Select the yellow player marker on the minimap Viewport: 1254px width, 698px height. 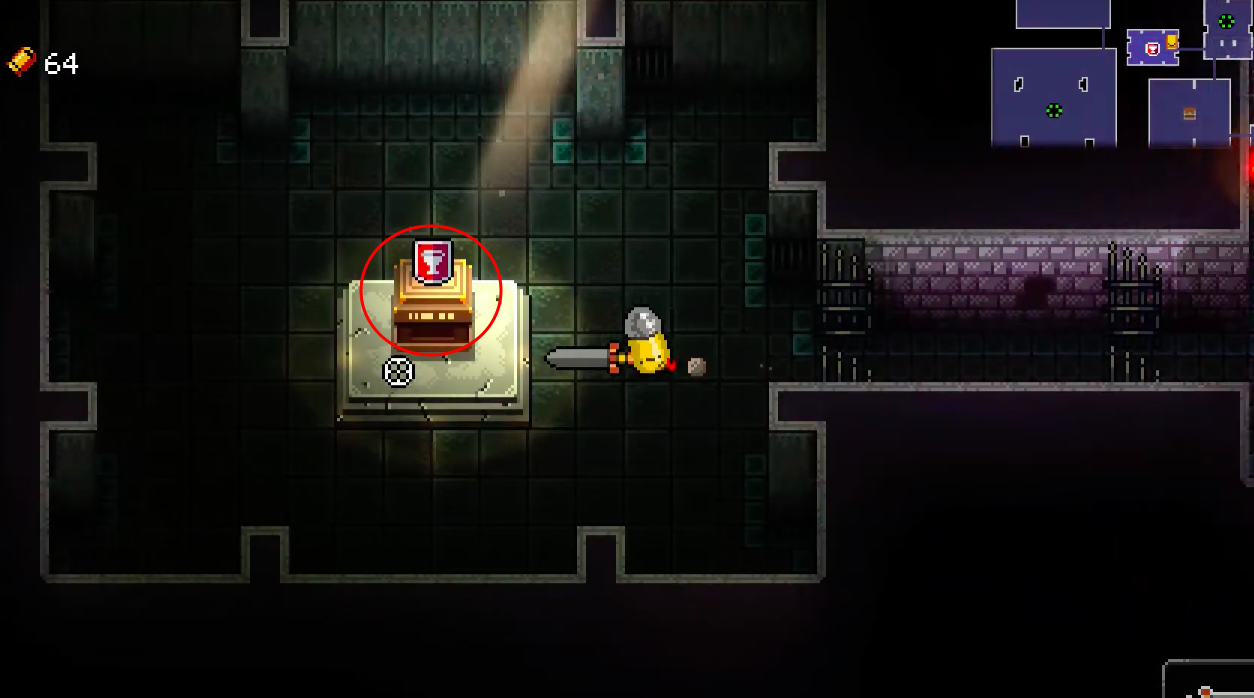[x=1172, y=42]
